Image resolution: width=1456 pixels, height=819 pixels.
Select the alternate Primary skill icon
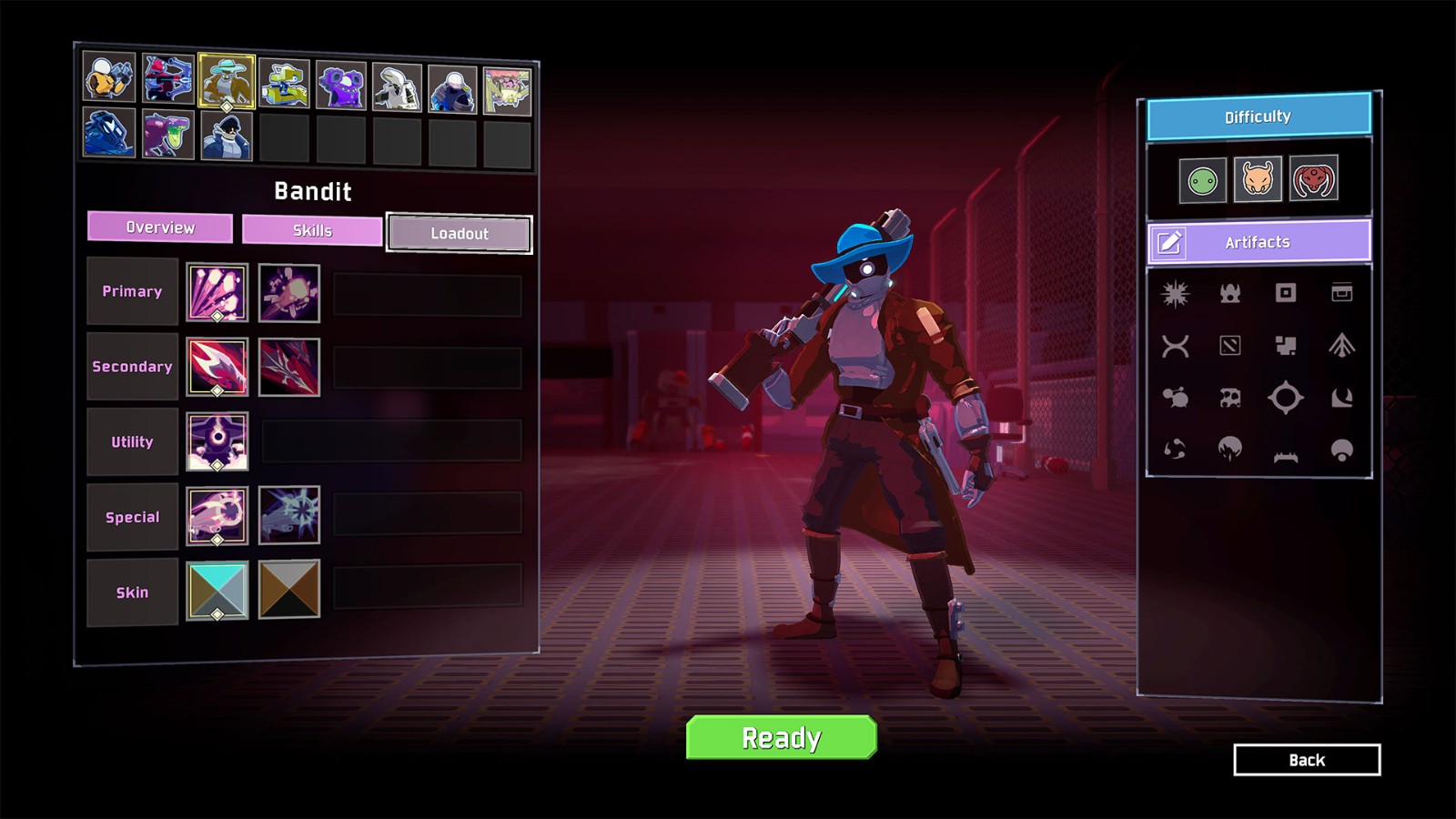[289, 293]
